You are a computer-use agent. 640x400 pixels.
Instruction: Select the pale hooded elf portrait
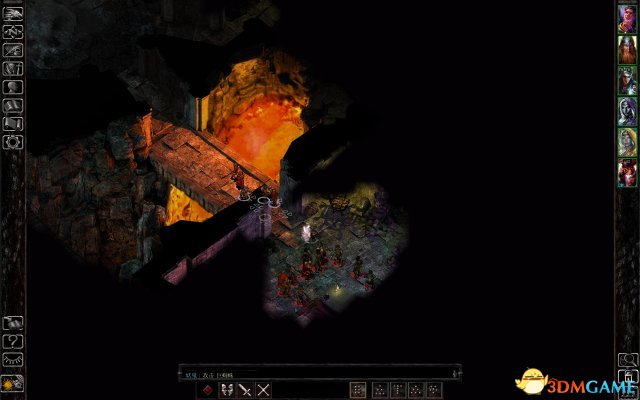tap(627, 111)
